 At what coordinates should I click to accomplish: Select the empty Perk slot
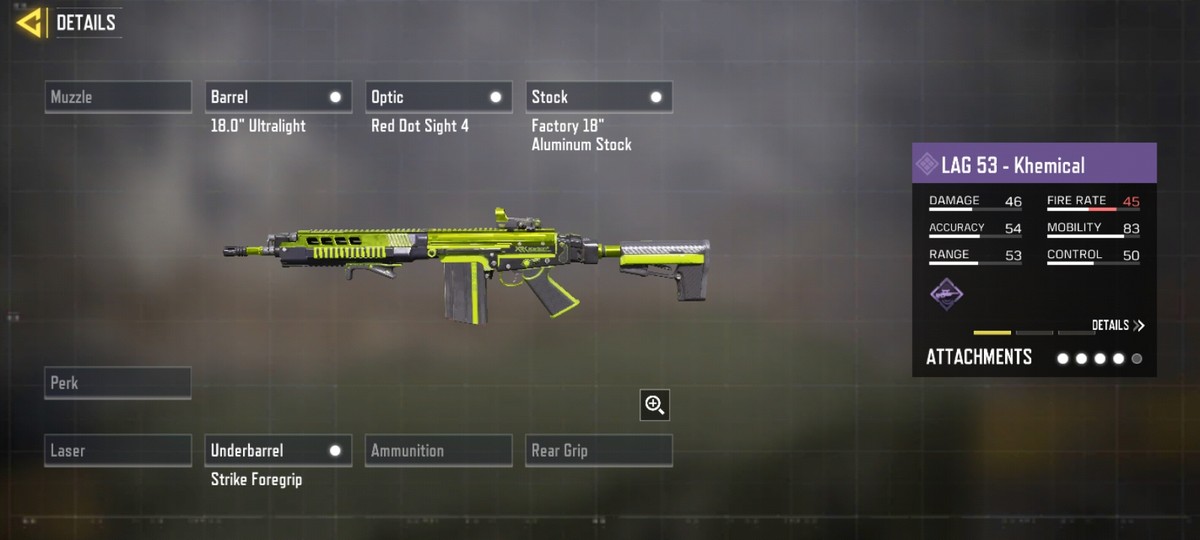coord(118,383)
